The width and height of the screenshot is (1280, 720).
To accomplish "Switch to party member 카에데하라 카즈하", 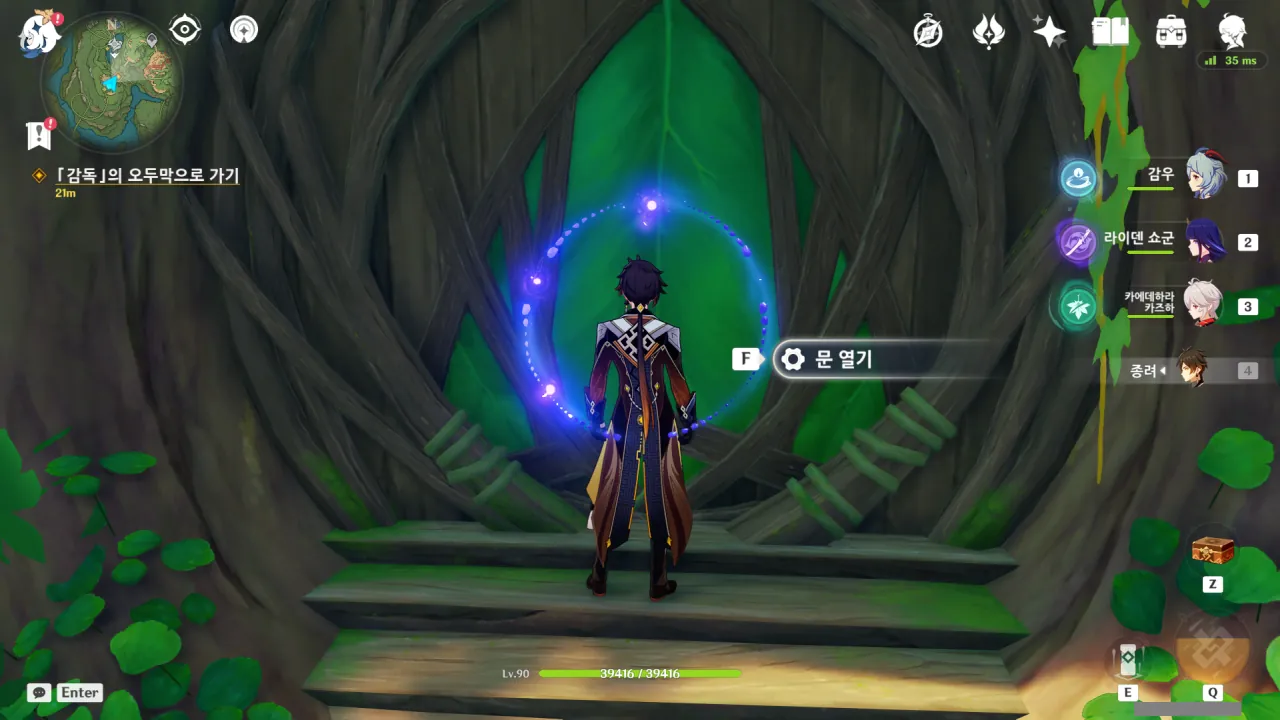I will pyautogui.click(x=1203, y=304).
